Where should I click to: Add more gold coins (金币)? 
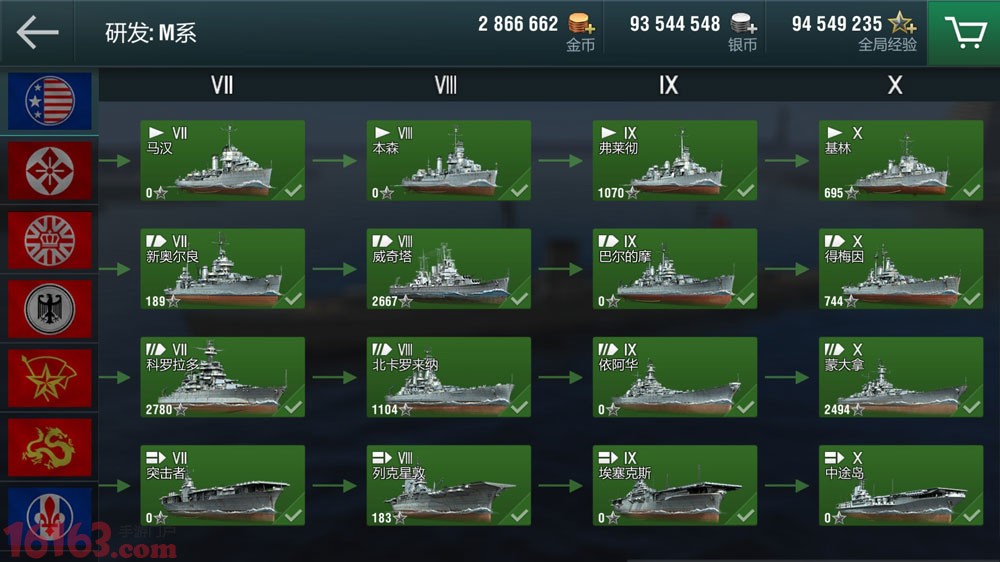pos(580,24)
